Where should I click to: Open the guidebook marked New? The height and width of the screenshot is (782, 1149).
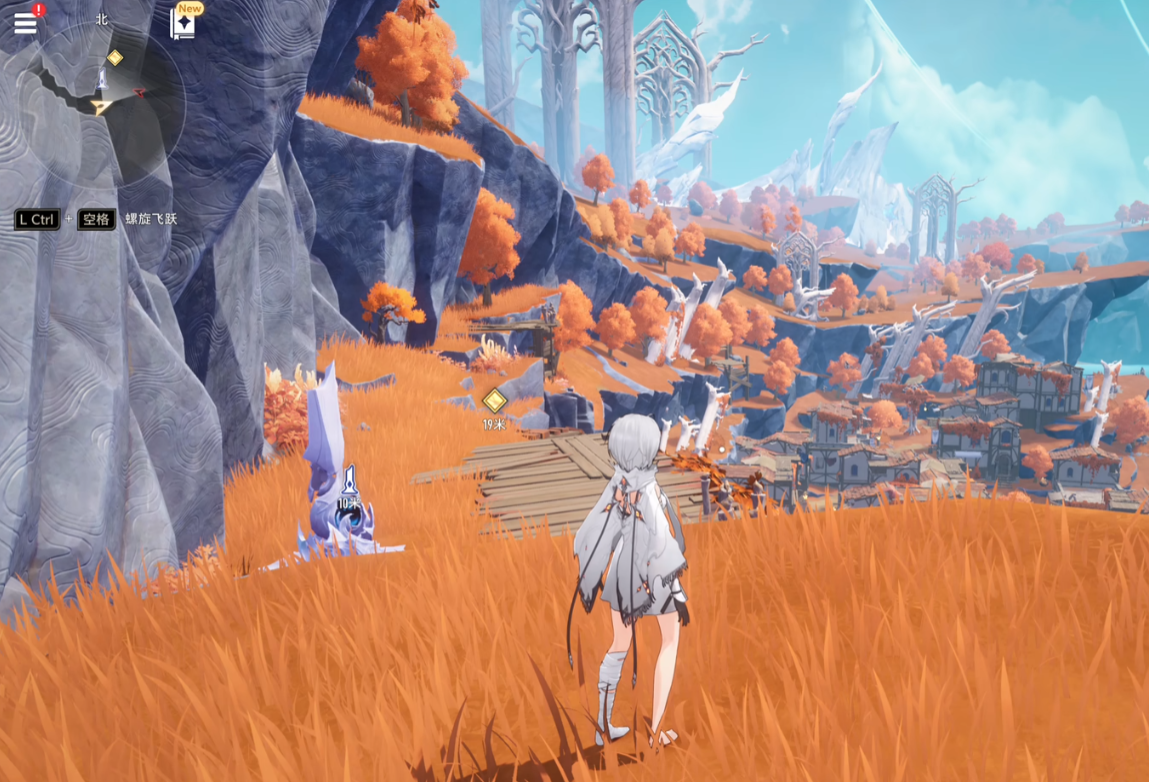pyautogui.click(x=183, y=24)
